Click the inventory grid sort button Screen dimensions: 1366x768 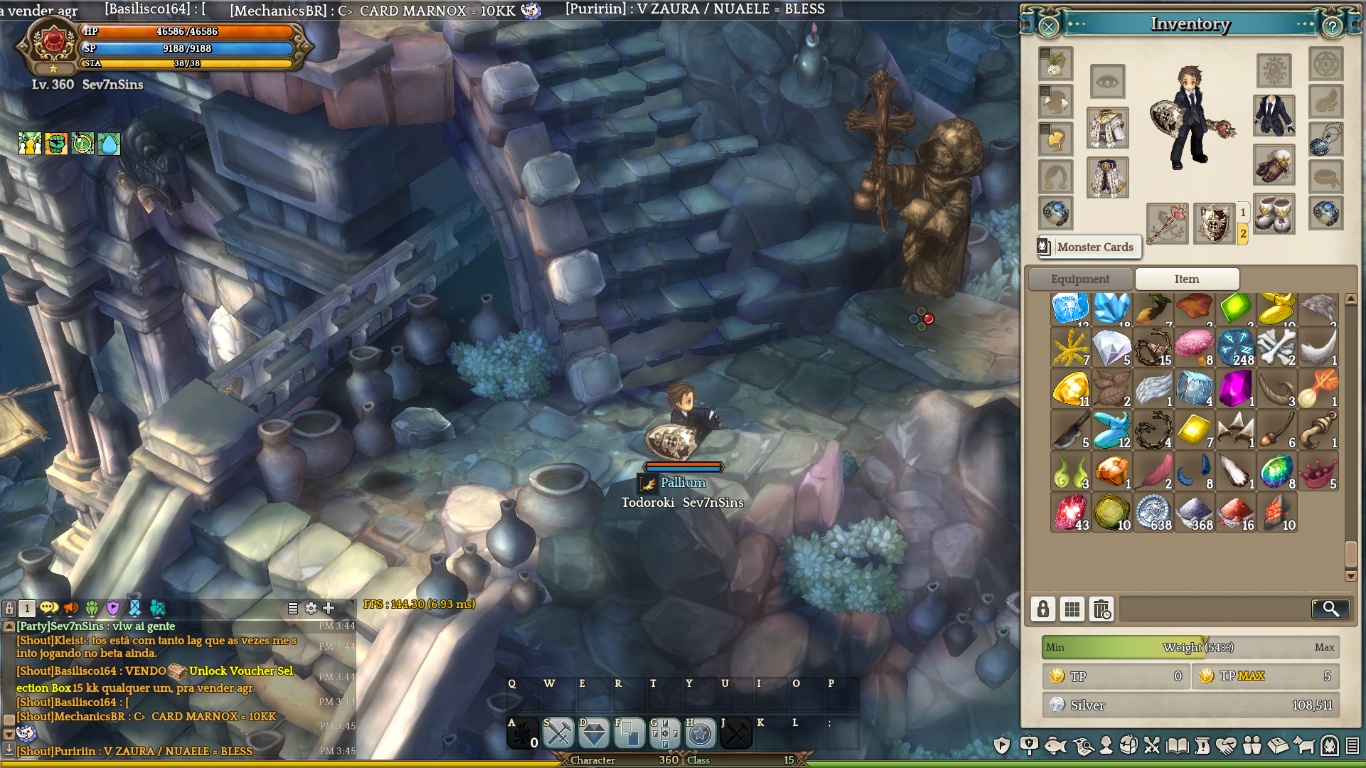click(x=1072, y=608)
